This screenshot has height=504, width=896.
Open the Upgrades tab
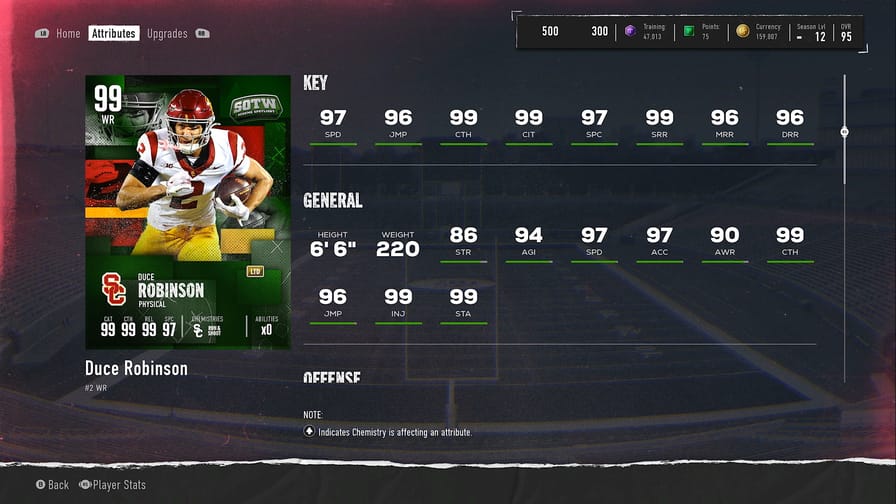[167, 34]
